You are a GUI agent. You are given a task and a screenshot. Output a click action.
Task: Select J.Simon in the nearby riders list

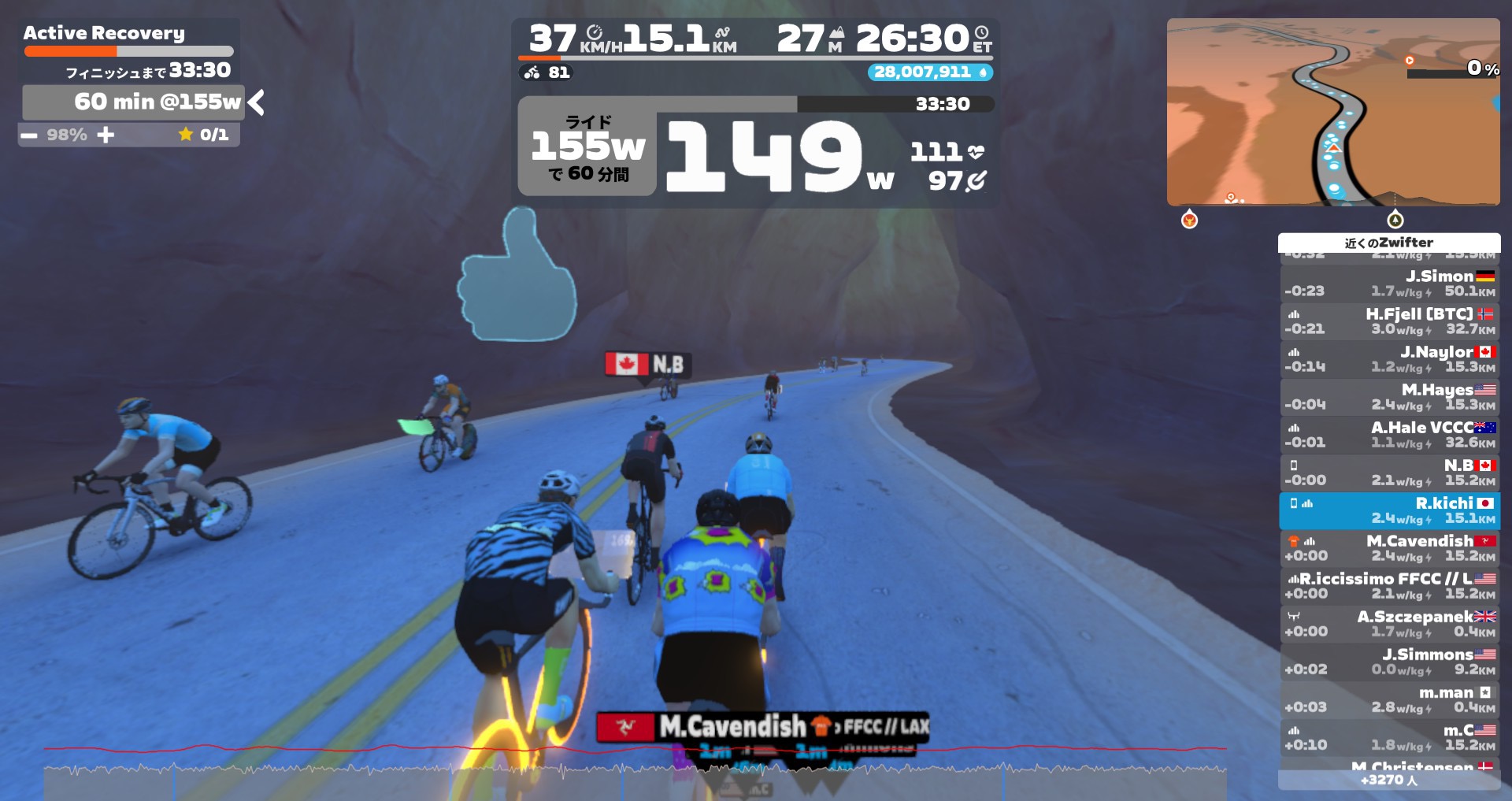(1389, 284)
